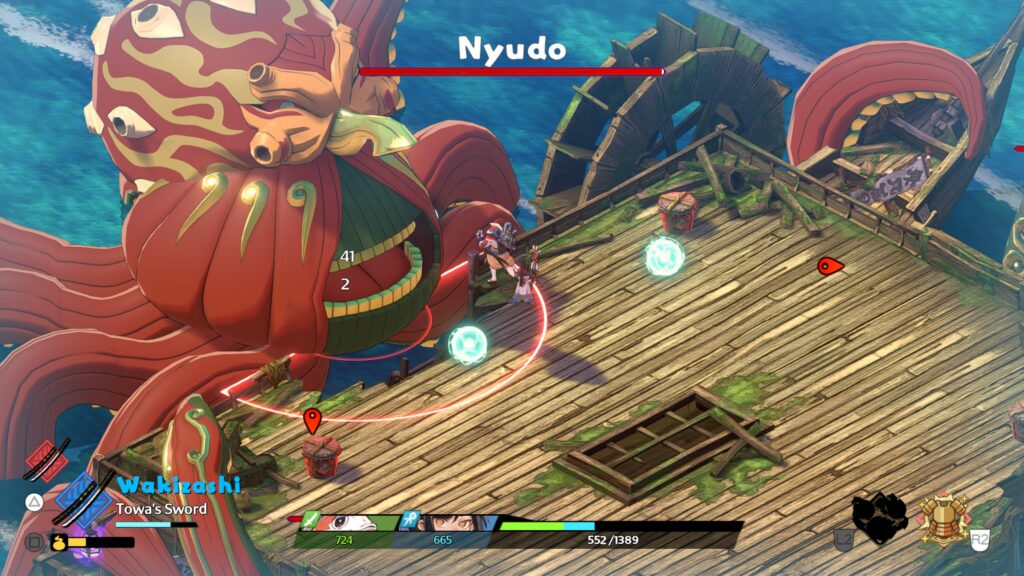Activate the black silhouette skill icon
The height and width of the screenshot is (576, 1024).
(879, 516)
